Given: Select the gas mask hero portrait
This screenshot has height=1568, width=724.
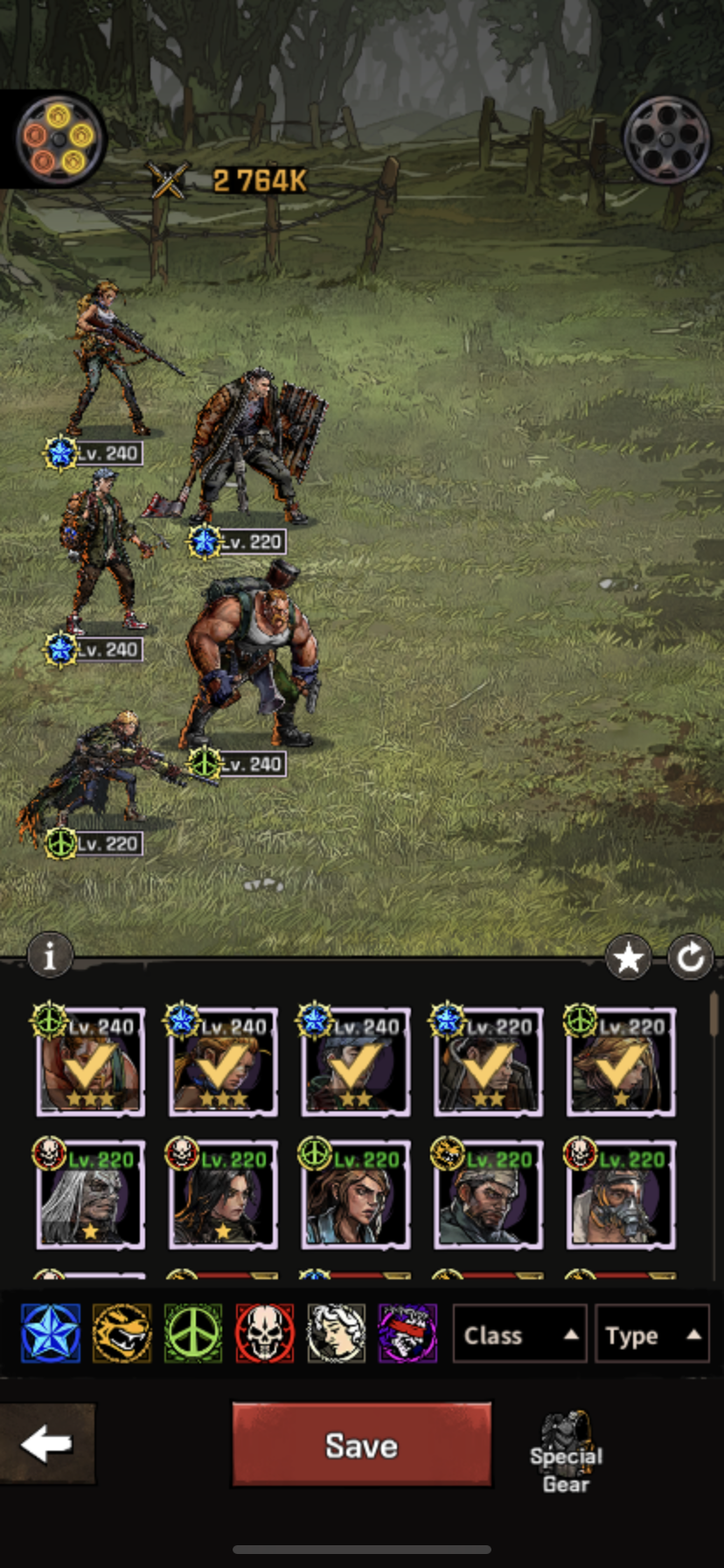Looking at the screenshot, I should pos(620,1195).
